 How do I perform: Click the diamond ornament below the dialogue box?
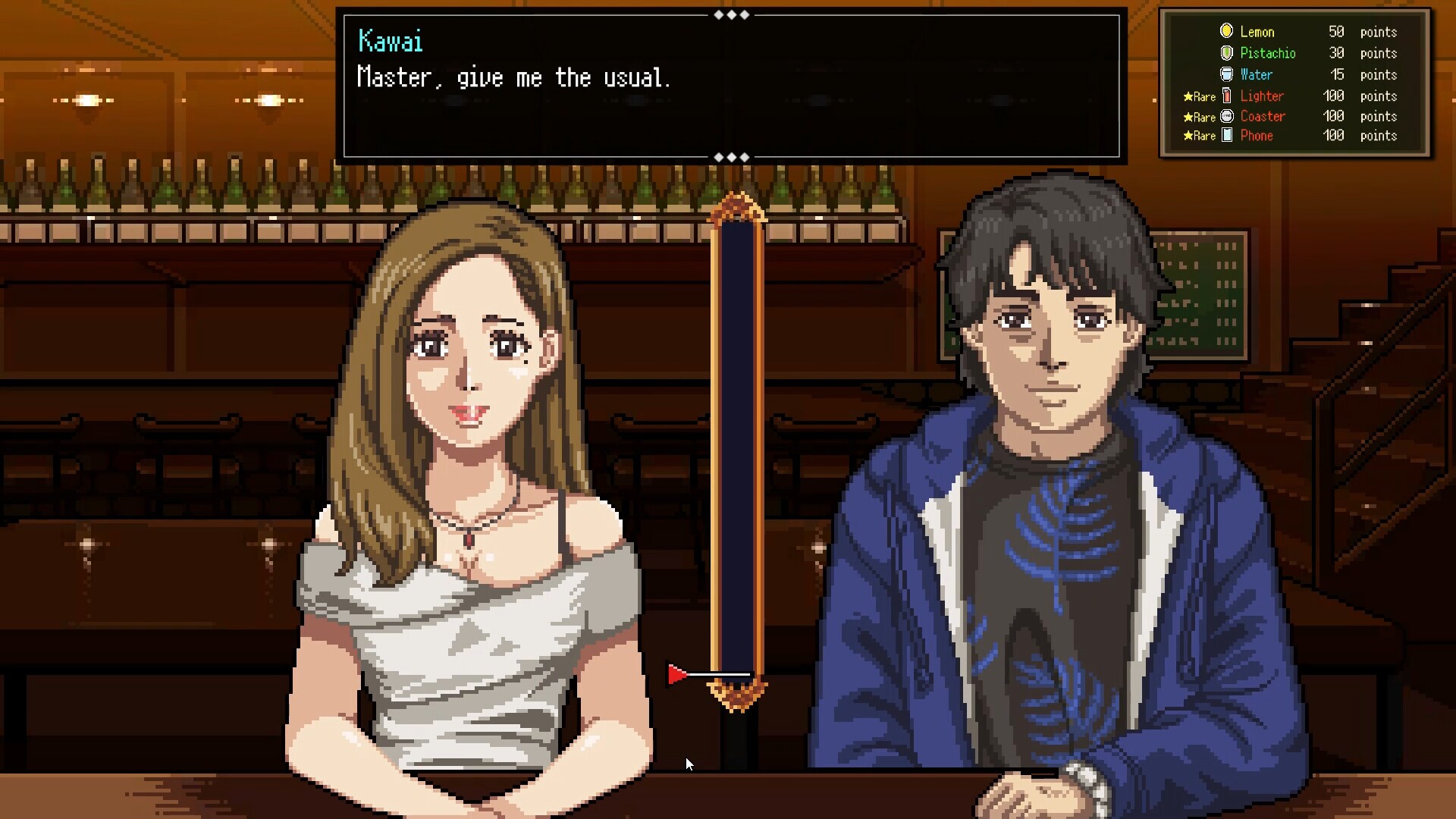click(x=730, y=157)
